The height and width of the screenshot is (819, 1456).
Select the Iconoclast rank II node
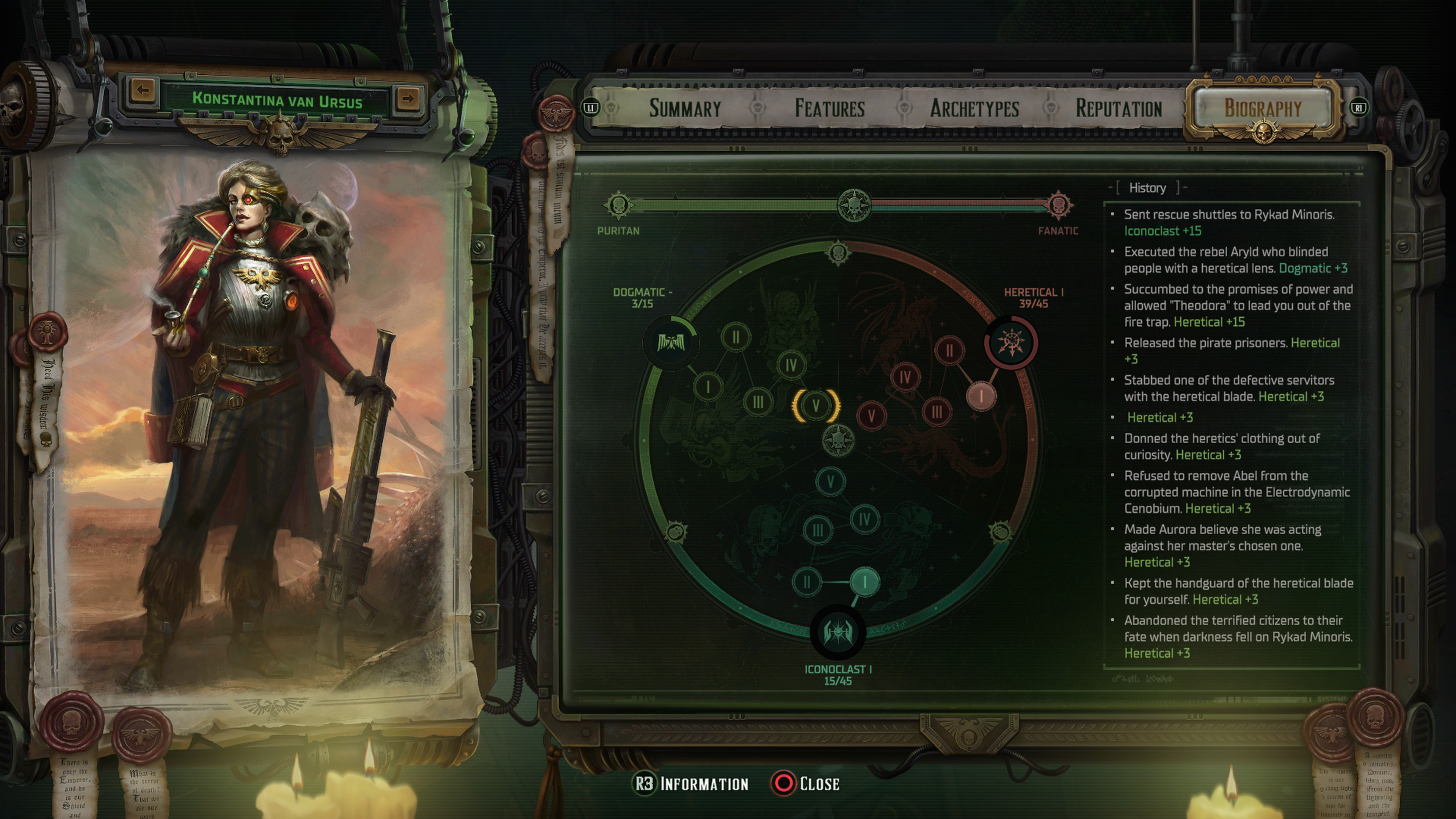coord(806,582)
